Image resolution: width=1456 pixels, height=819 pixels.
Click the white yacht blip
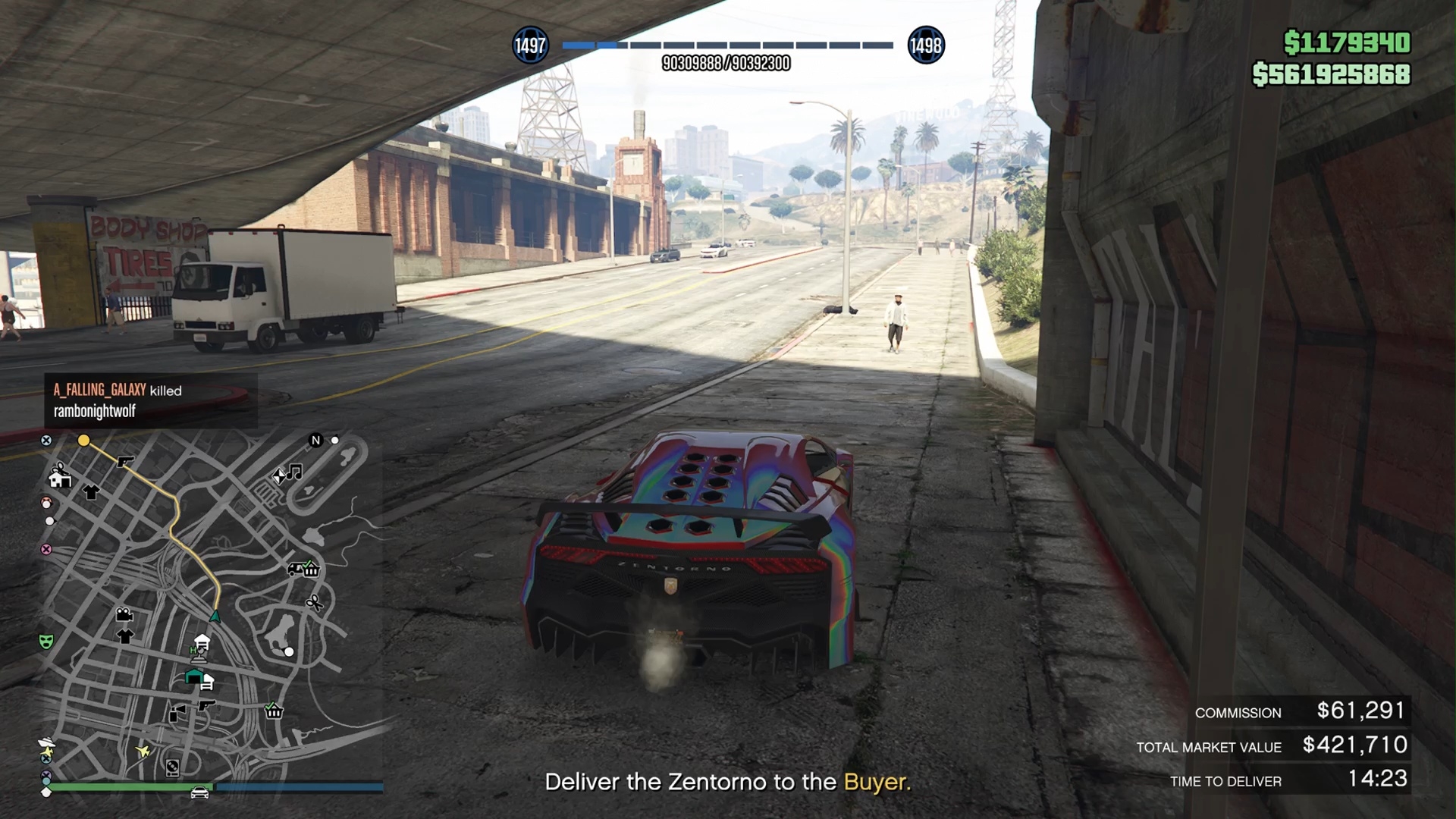click(46, 742)
